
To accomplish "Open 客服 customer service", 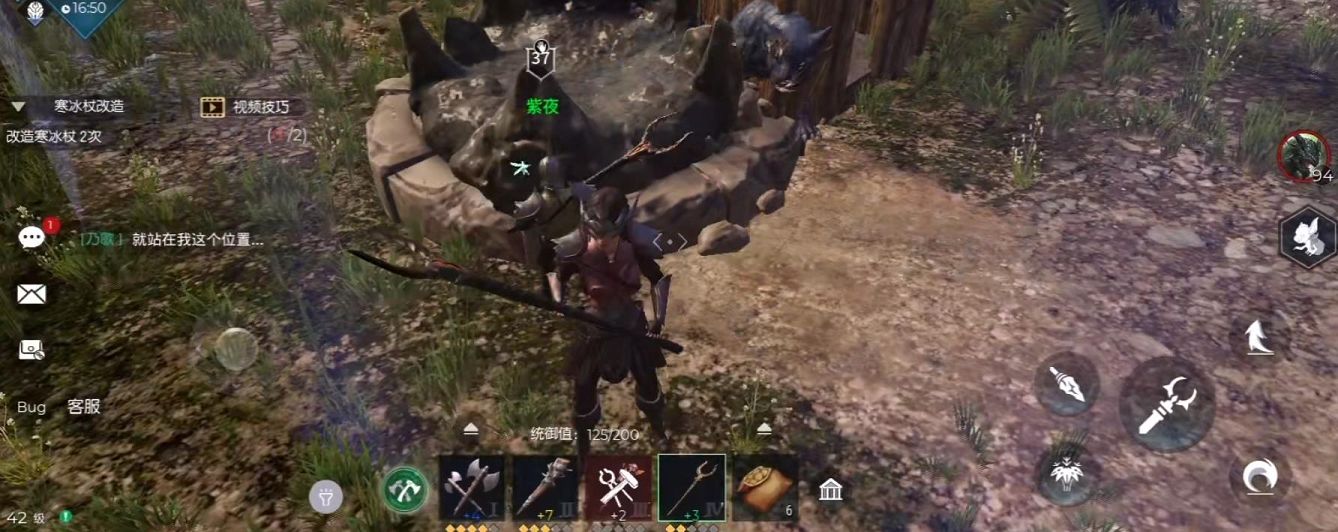I will click(x=83, y=407).
